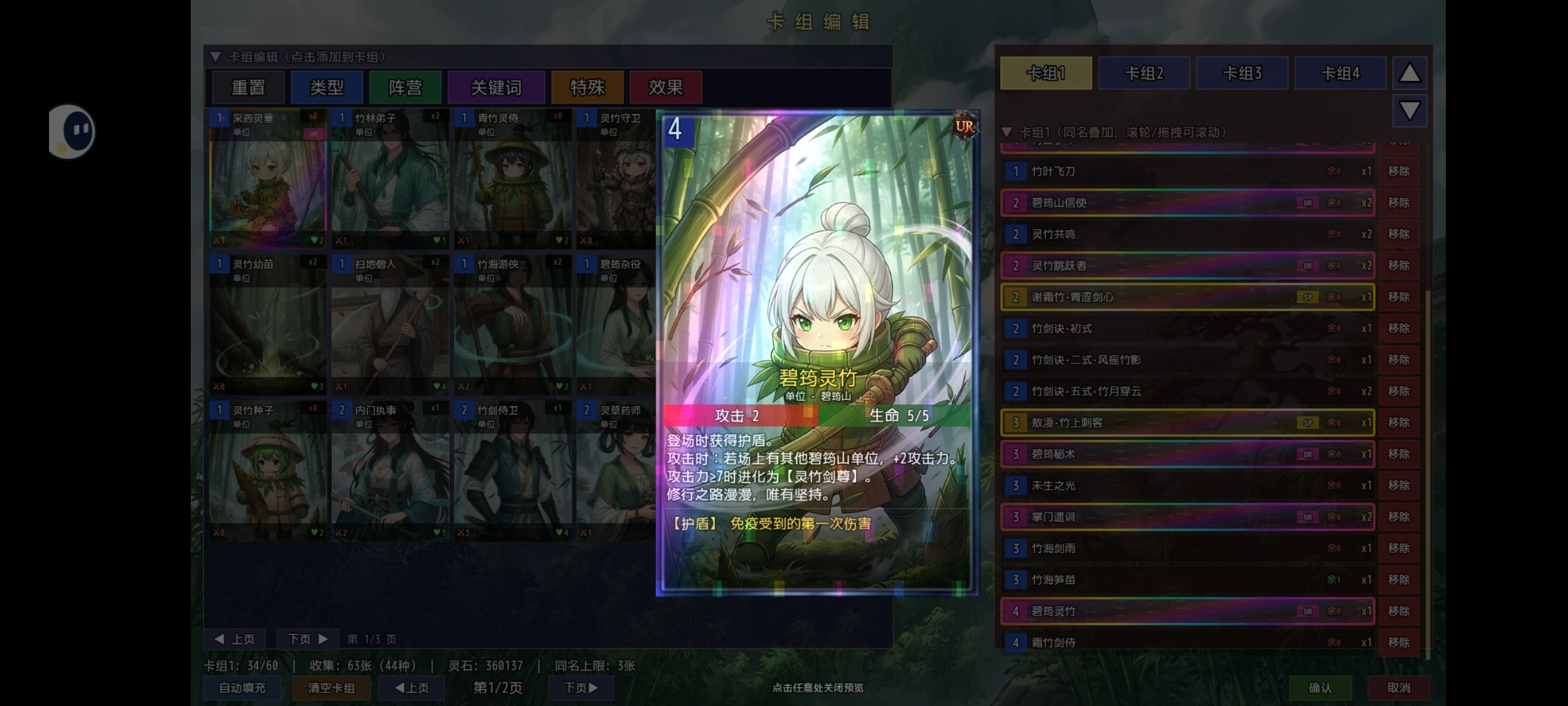The height and width of the screenshot is (706, 1568).
Task: Switch to the 卡组3 tab
Action: (x=1242, y=73)
